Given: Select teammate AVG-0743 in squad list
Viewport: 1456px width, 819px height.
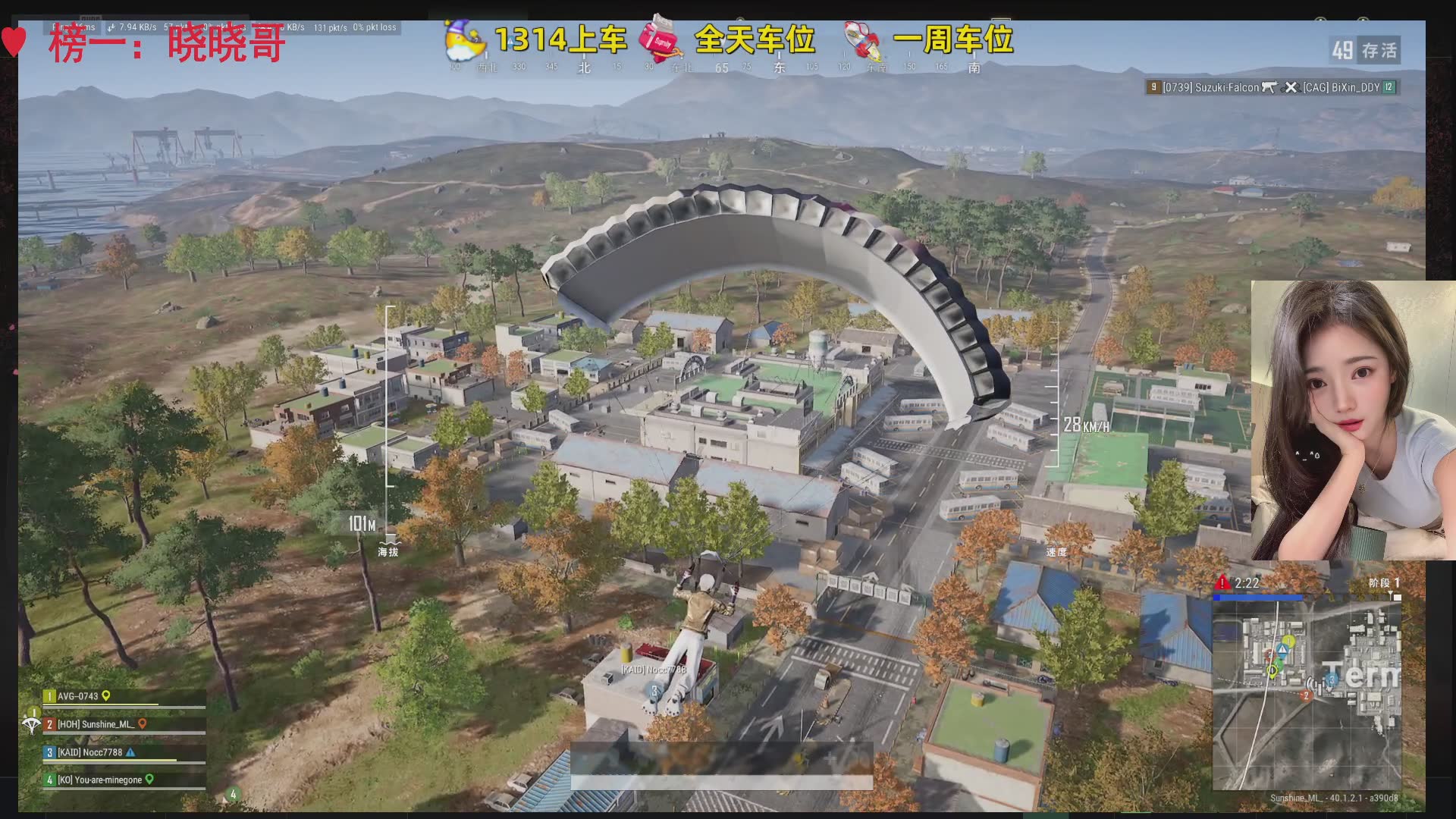Looking at the screenshot, I should pos(78,696).
